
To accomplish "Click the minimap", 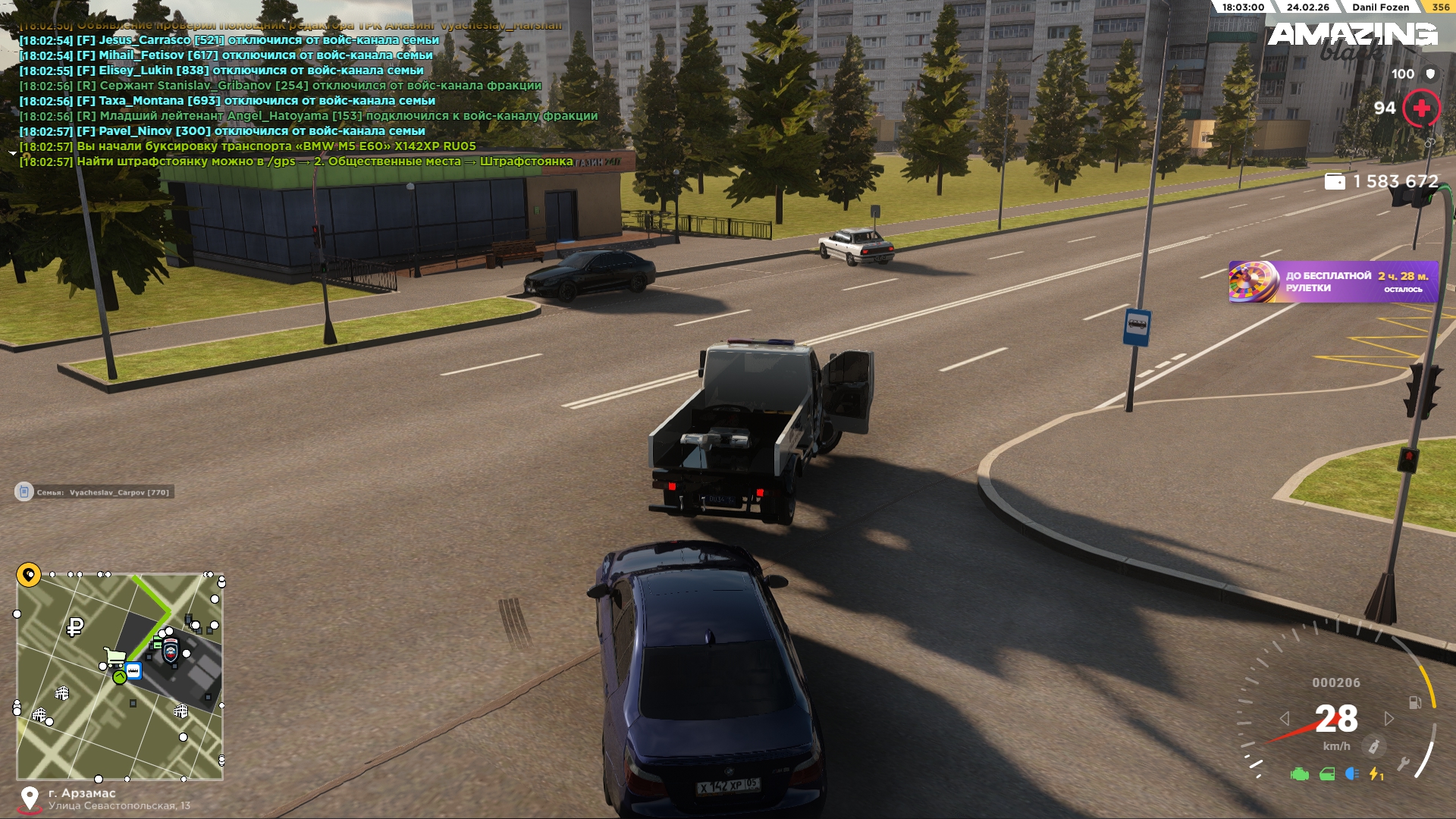I will coord(120,676).
